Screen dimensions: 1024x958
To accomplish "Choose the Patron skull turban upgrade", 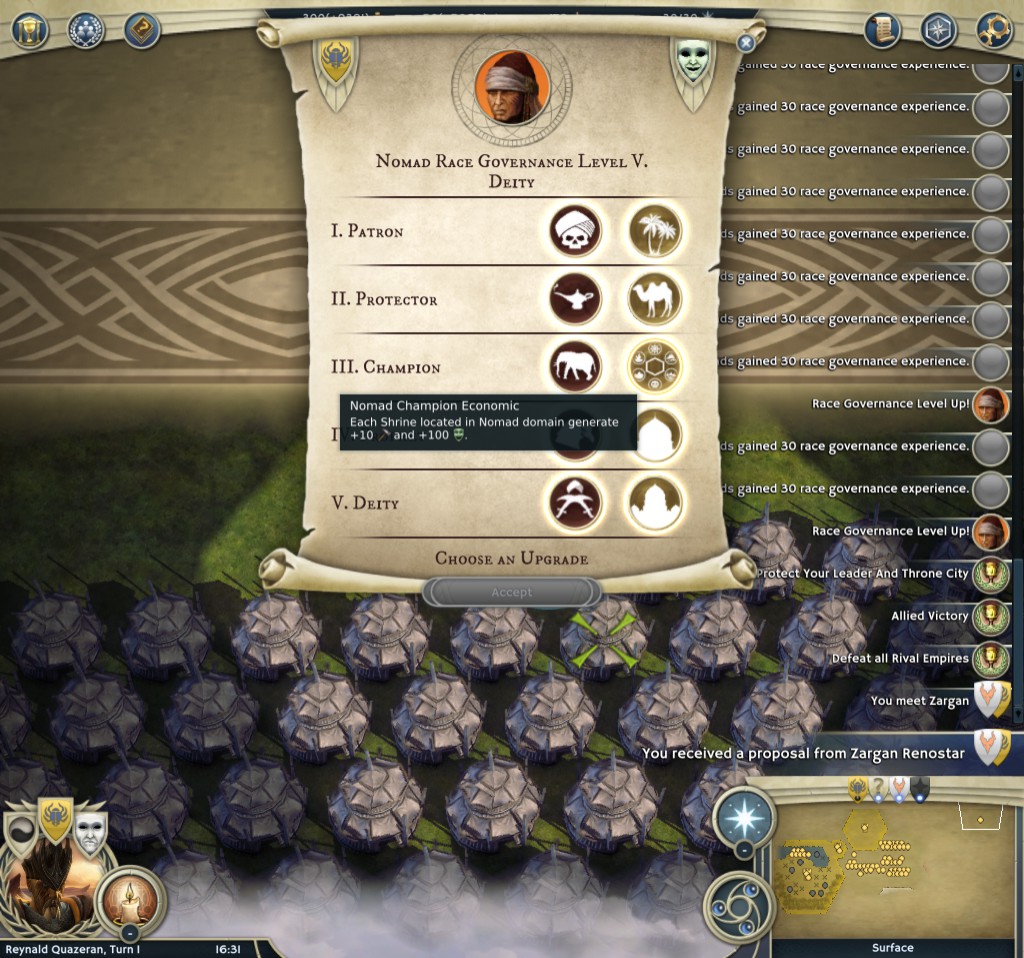I will point(575,231).
